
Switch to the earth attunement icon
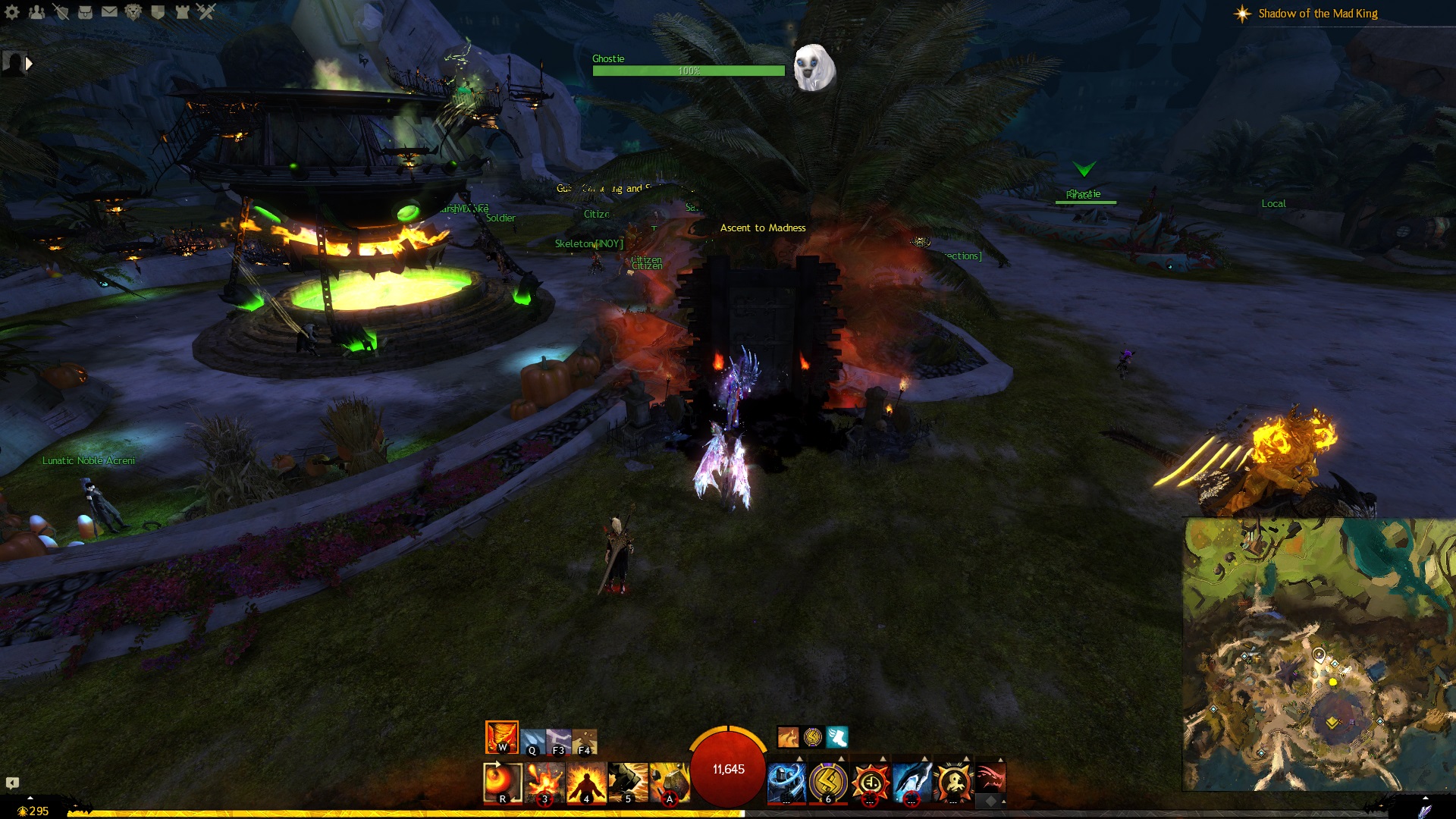point(585,742)
